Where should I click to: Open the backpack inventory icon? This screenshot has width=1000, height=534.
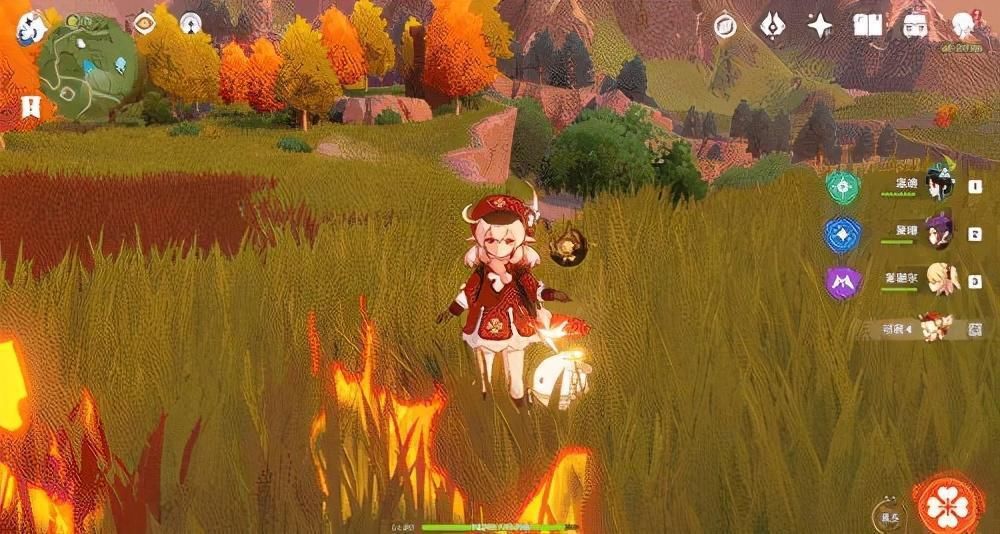[x=914, y=26]
